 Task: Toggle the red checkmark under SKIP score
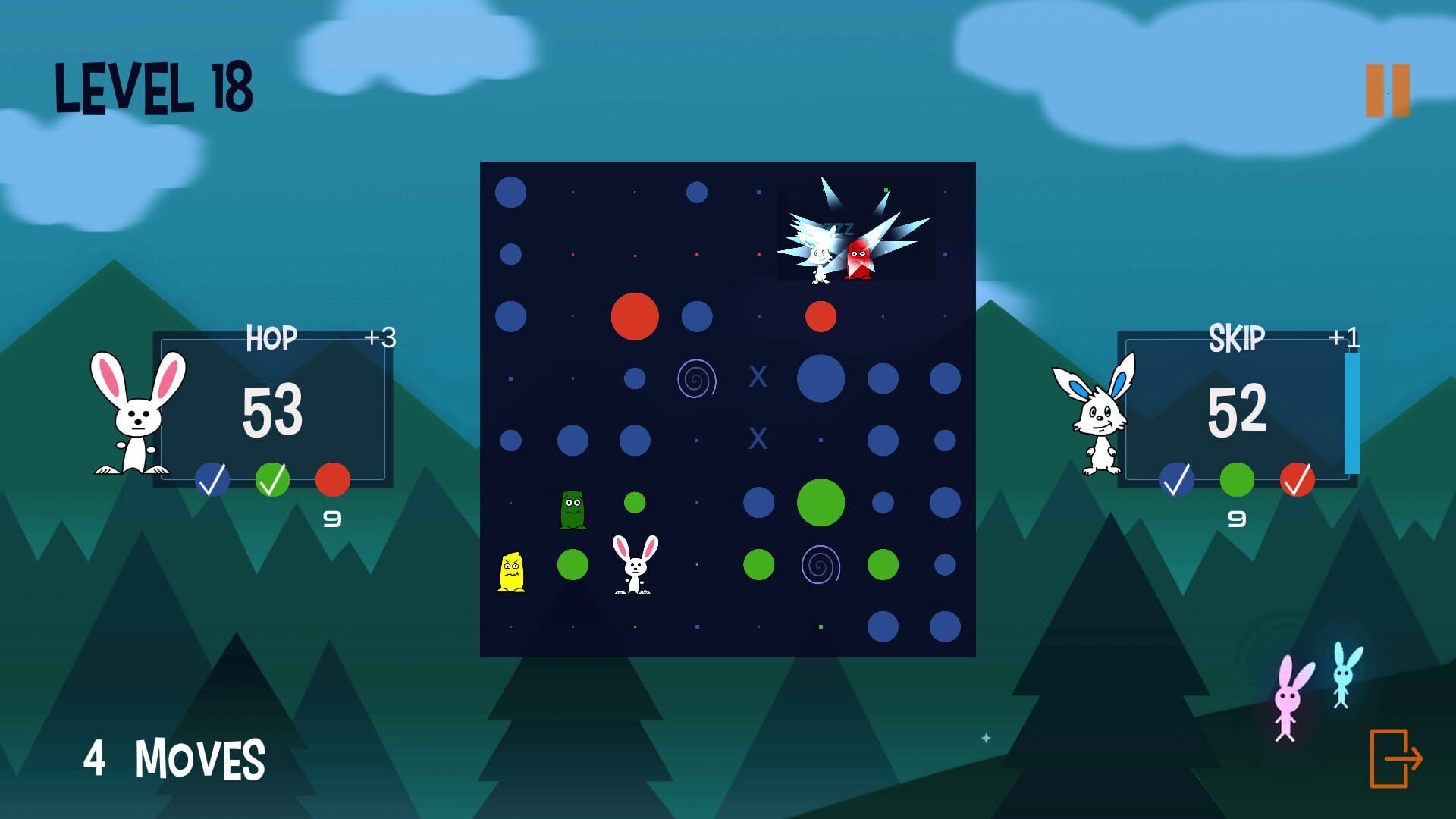click(x=1299, y=479)
